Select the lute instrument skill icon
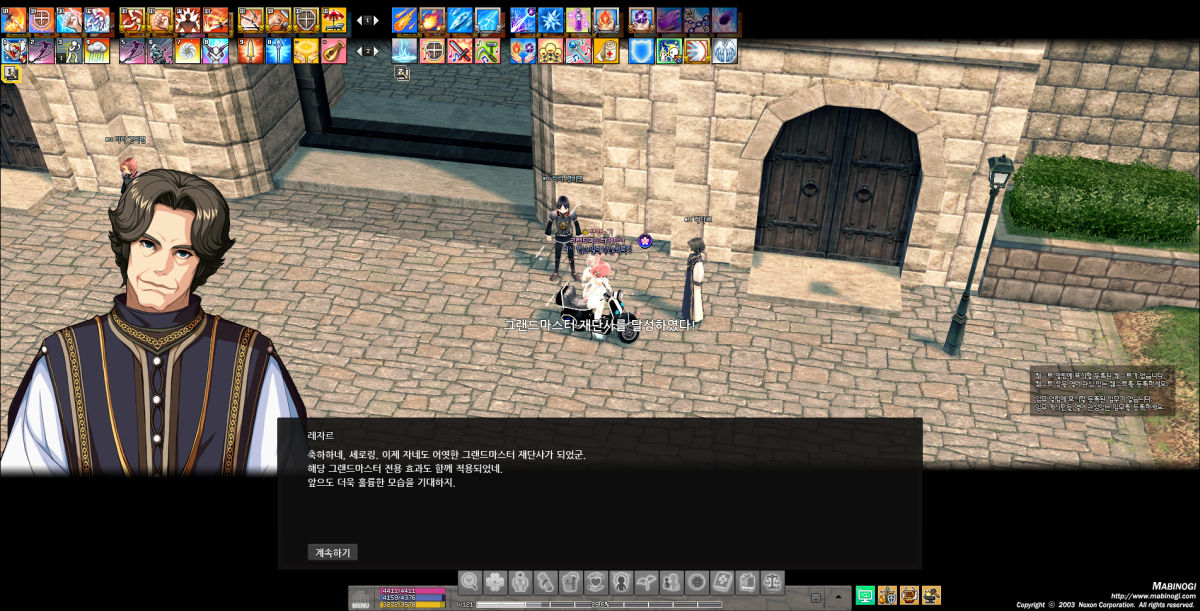Screen dimensions: 1200x611 [x=334, y=50]
